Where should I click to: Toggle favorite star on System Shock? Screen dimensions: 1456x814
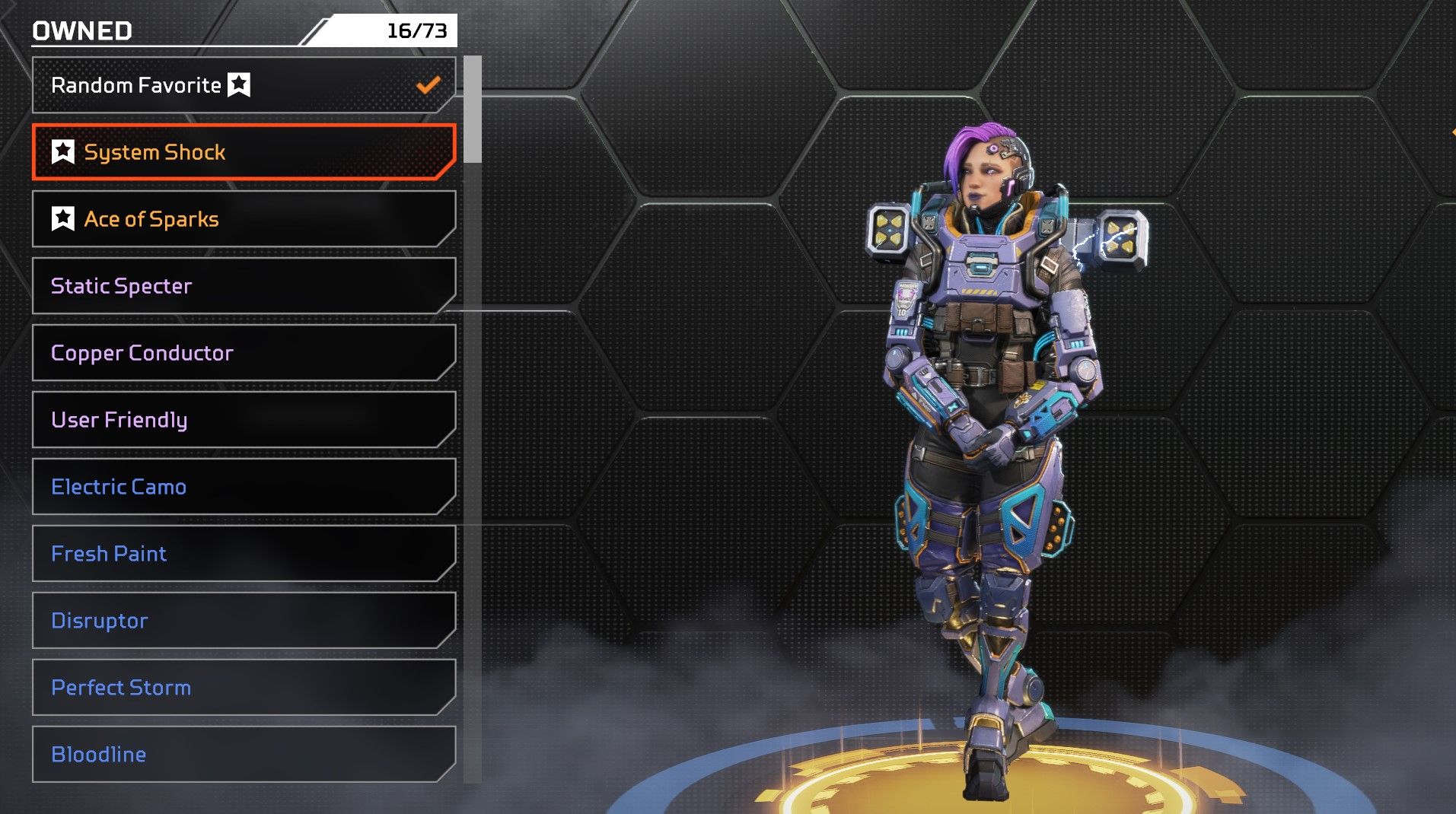click(x=63, y=152)
